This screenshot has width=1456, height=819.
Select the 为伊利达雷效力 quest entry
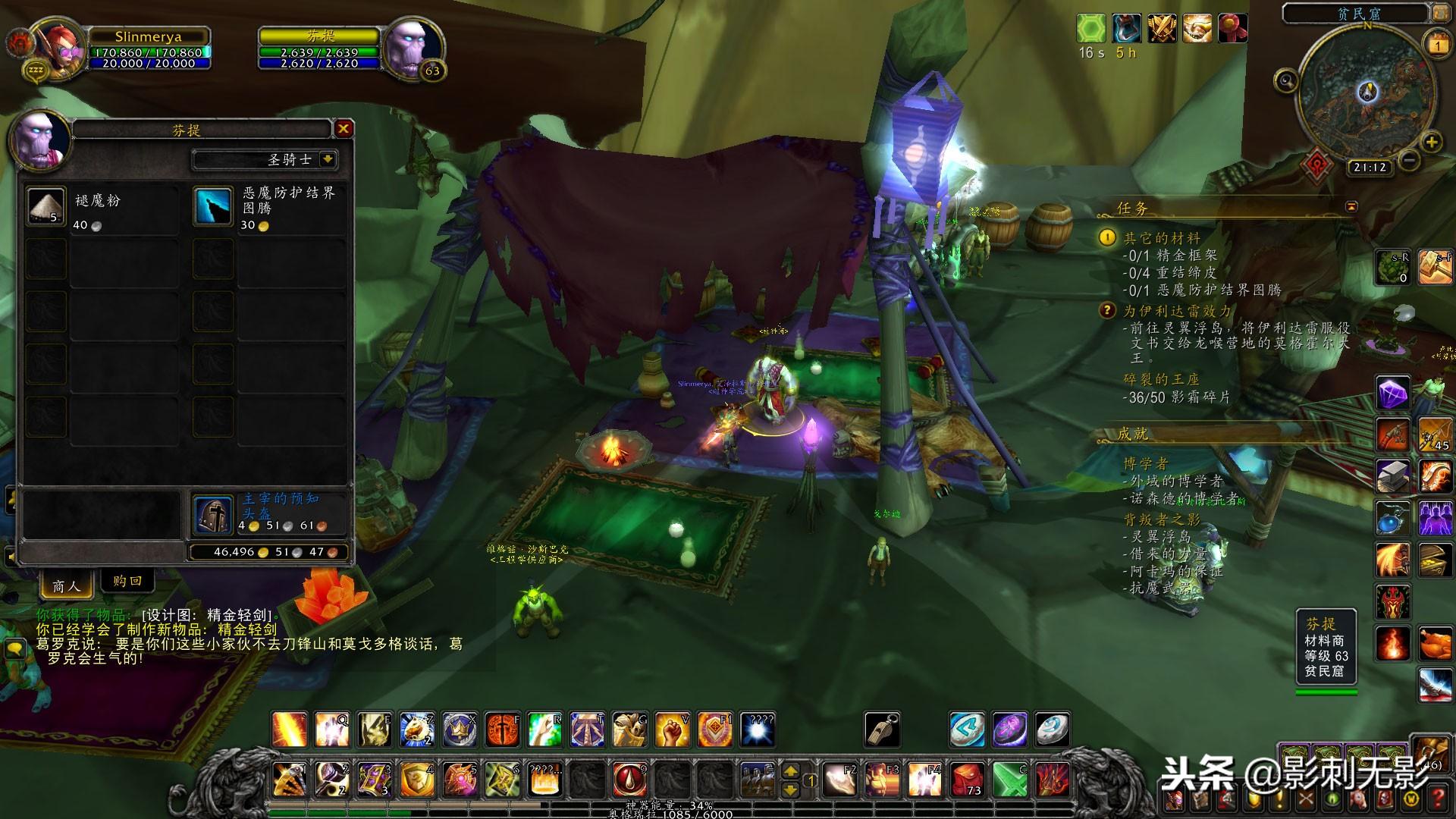[1177, 311]
